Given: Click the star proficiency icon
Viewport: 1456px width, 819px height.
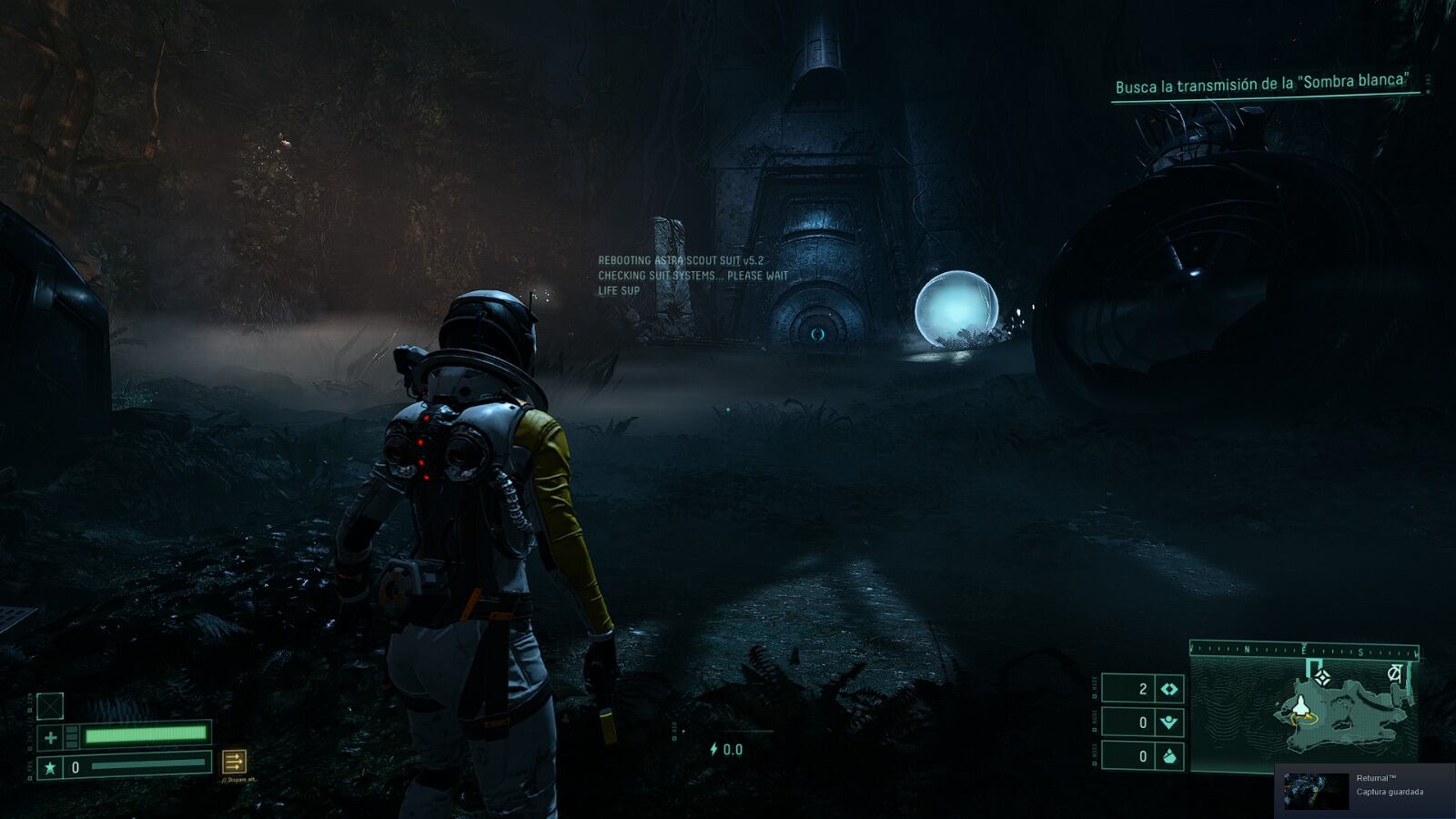Looking at the screenshot, I should pyautogui.click(x=50, y=767).
